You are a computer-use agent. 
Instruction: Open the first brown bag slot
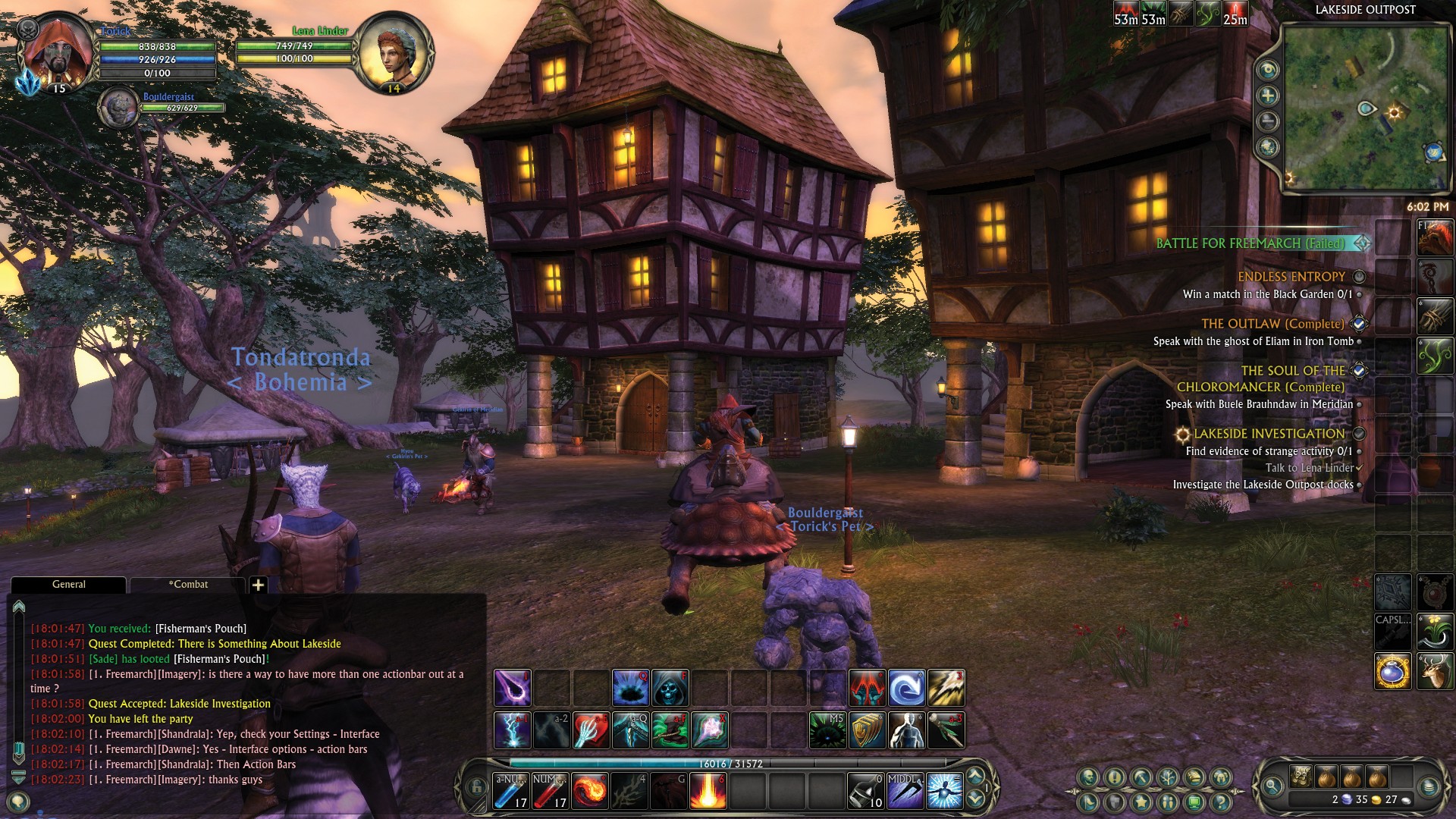[1326, 777]
